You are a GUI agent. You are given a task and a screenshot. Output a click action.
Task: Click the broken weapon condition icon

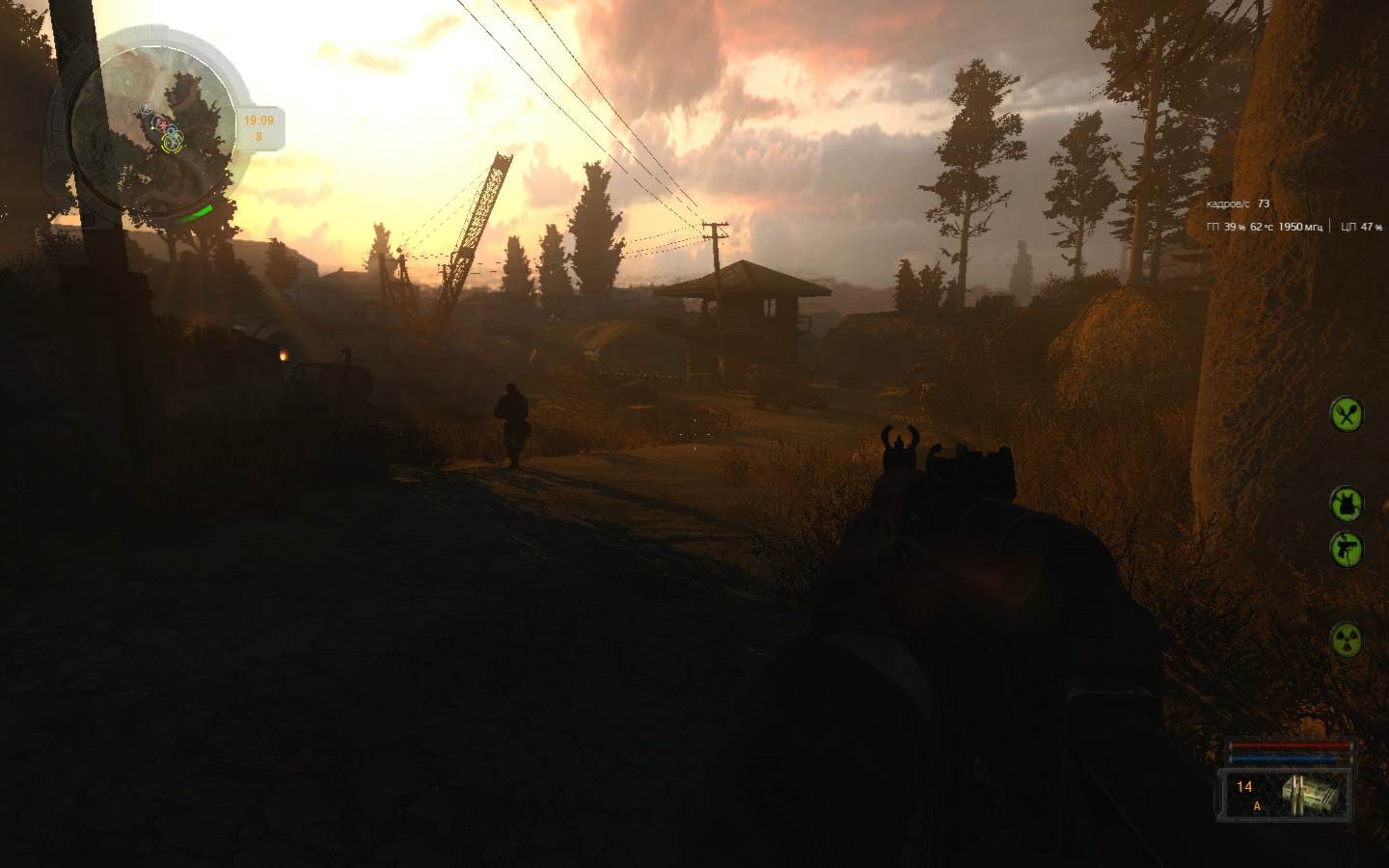pos(1347,548)
